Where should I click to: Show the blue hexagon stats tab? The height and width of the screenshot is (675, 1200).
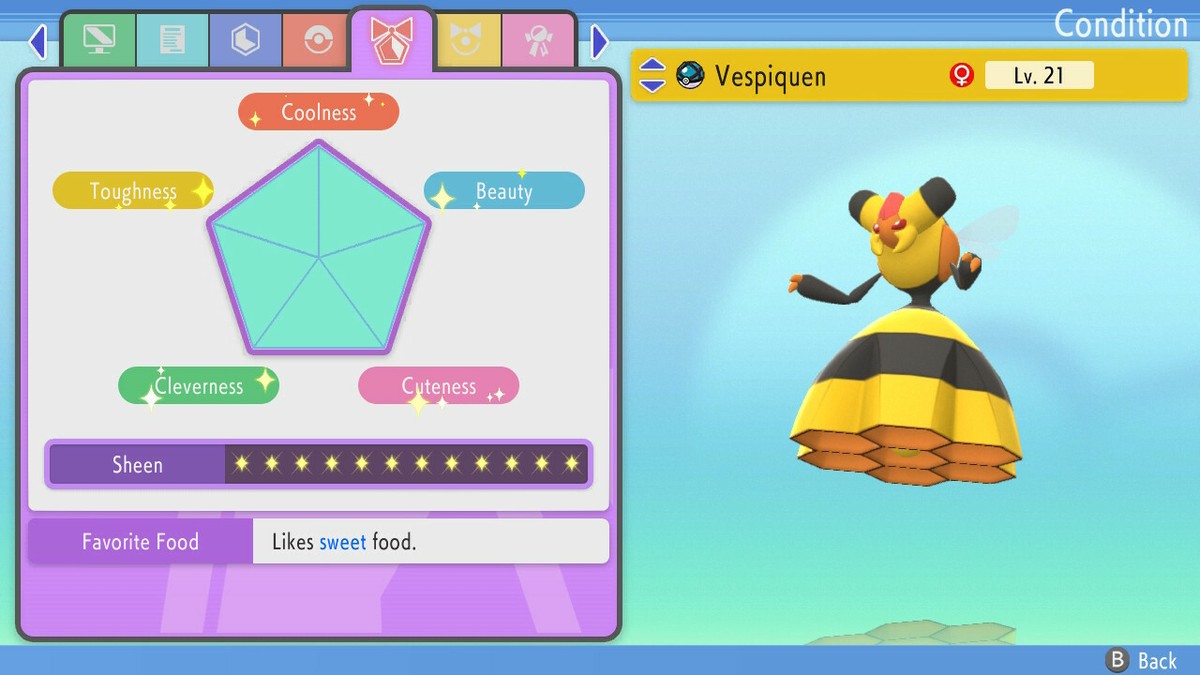(x=245, y=41)
